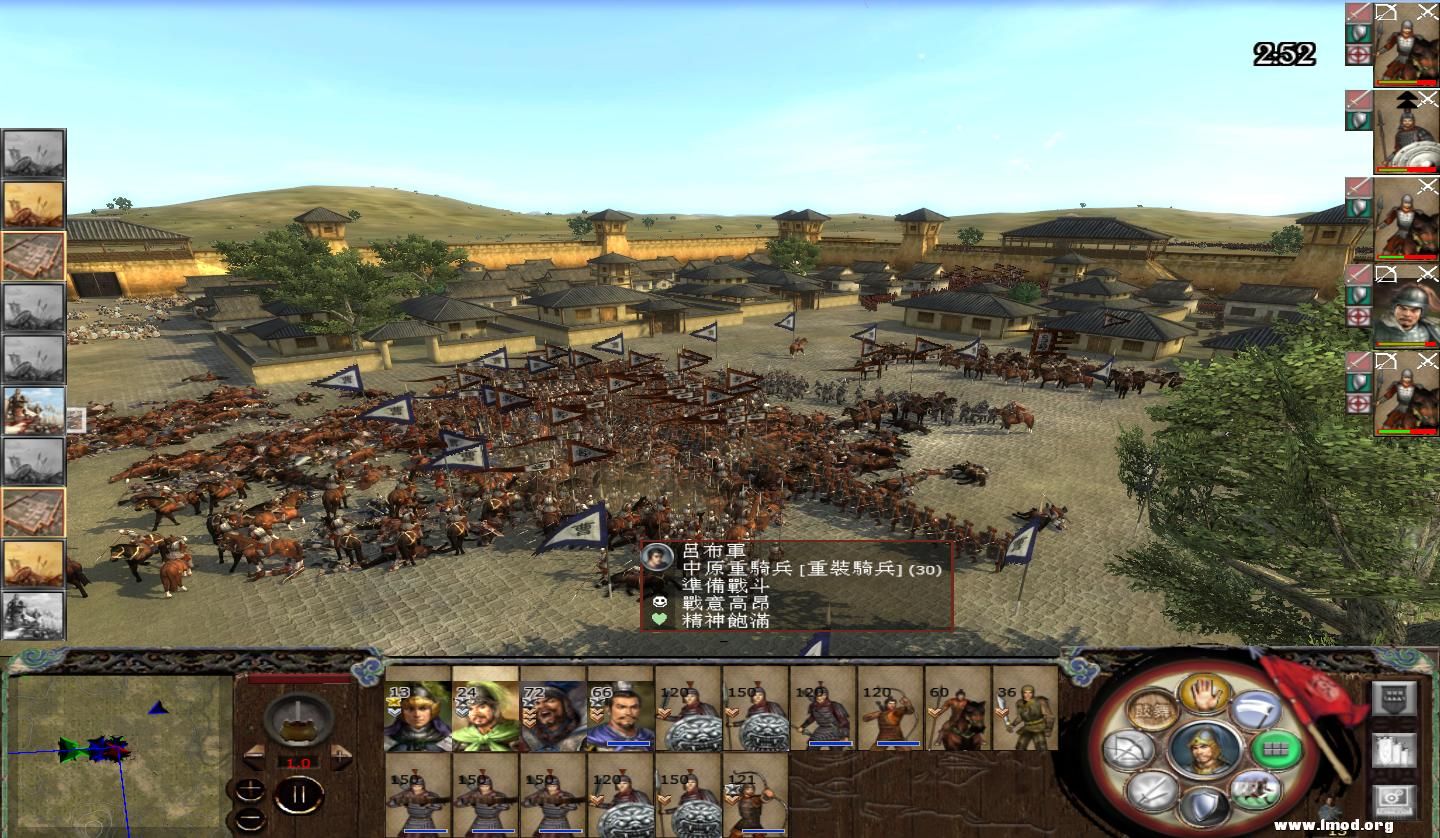The image size is (1440, 838).
Task: Click the crossed swords melee button
Action: coord(1153,792)
